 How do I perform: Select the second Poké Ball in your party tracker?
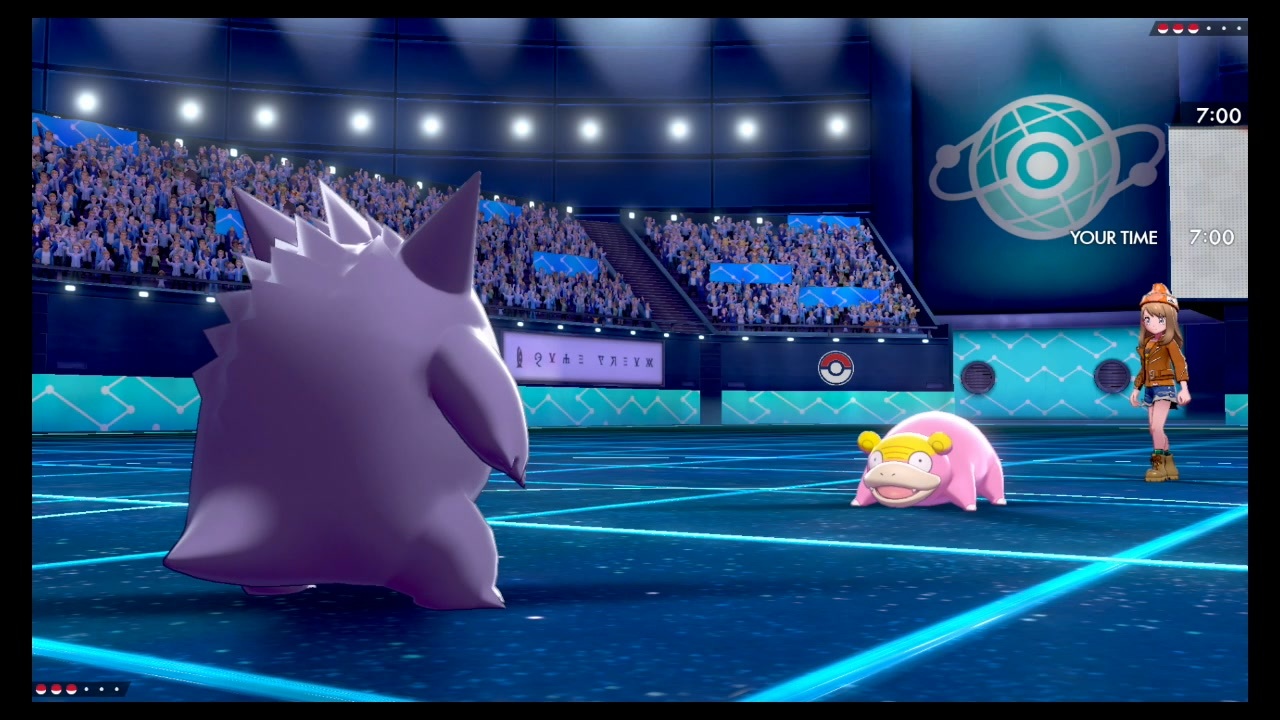click(x=55, y=689)
